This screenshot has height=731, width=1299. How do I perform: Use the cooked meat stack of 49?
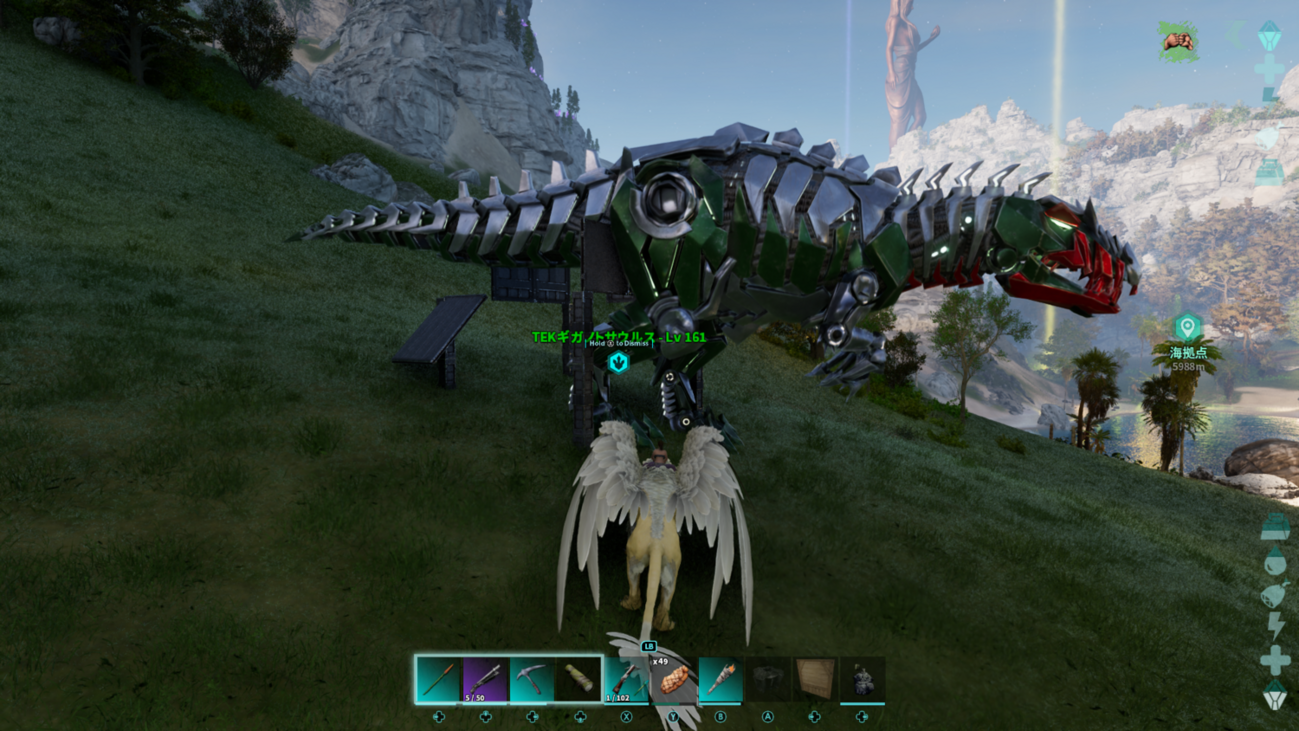673,679
